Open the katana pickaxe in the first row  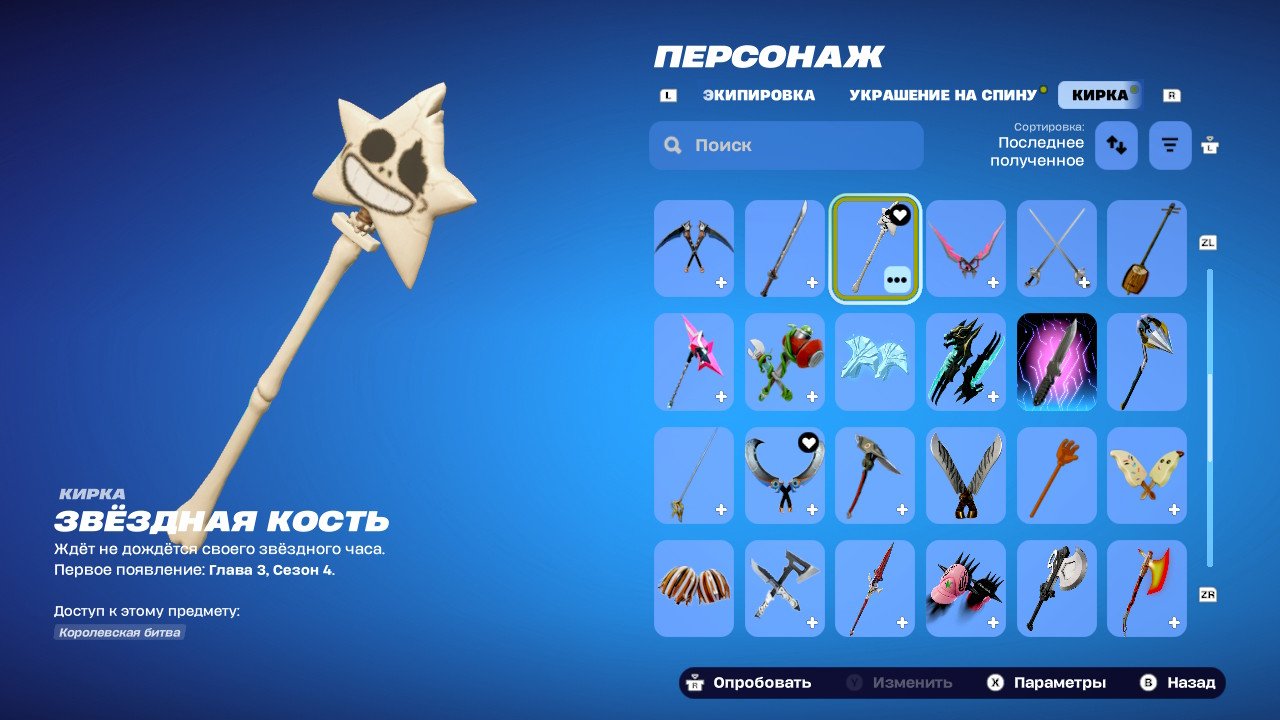(784, 248)
